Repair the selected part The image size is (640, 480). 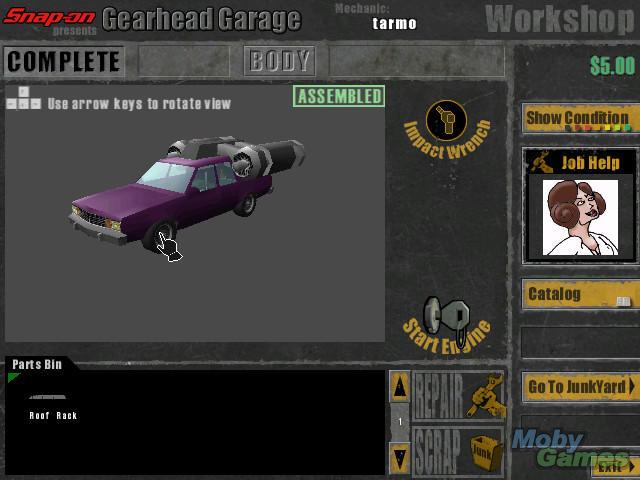[458, 397]
